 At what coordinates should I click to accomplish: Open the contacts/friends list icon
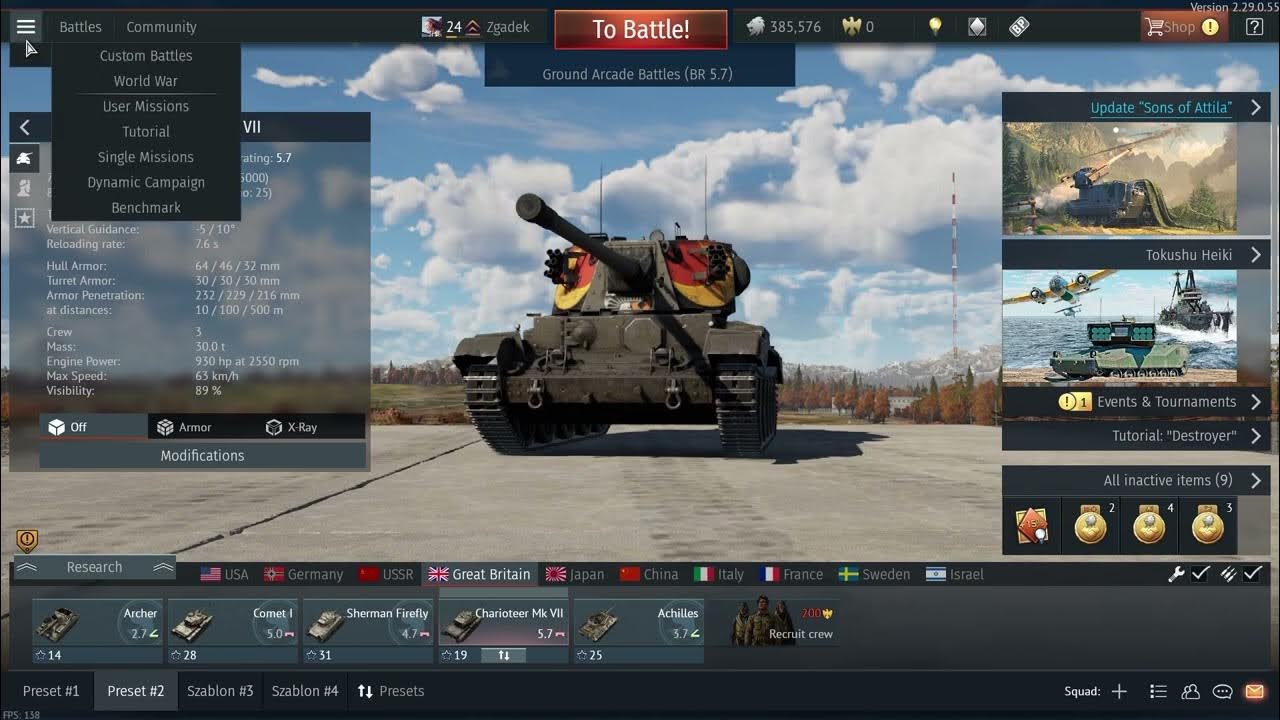click(x=1190, y=691)
